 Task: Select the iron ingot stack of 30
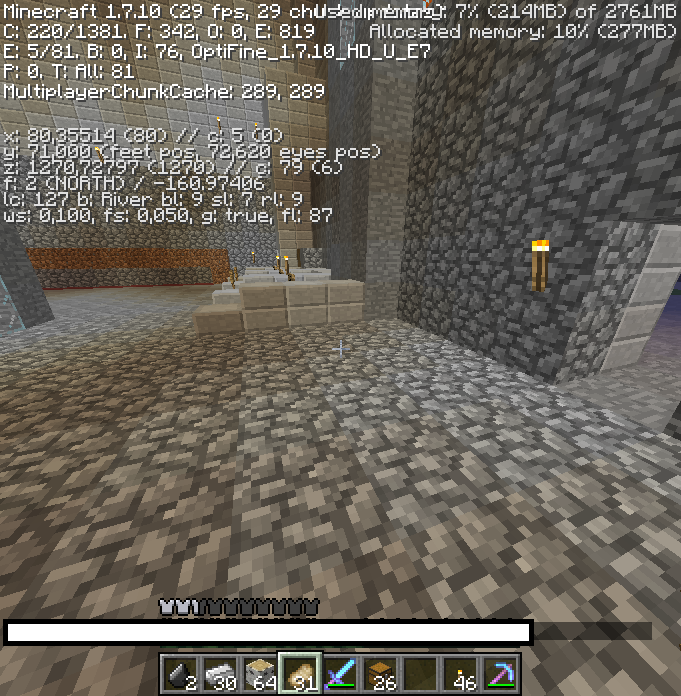[x=220, y=675]
